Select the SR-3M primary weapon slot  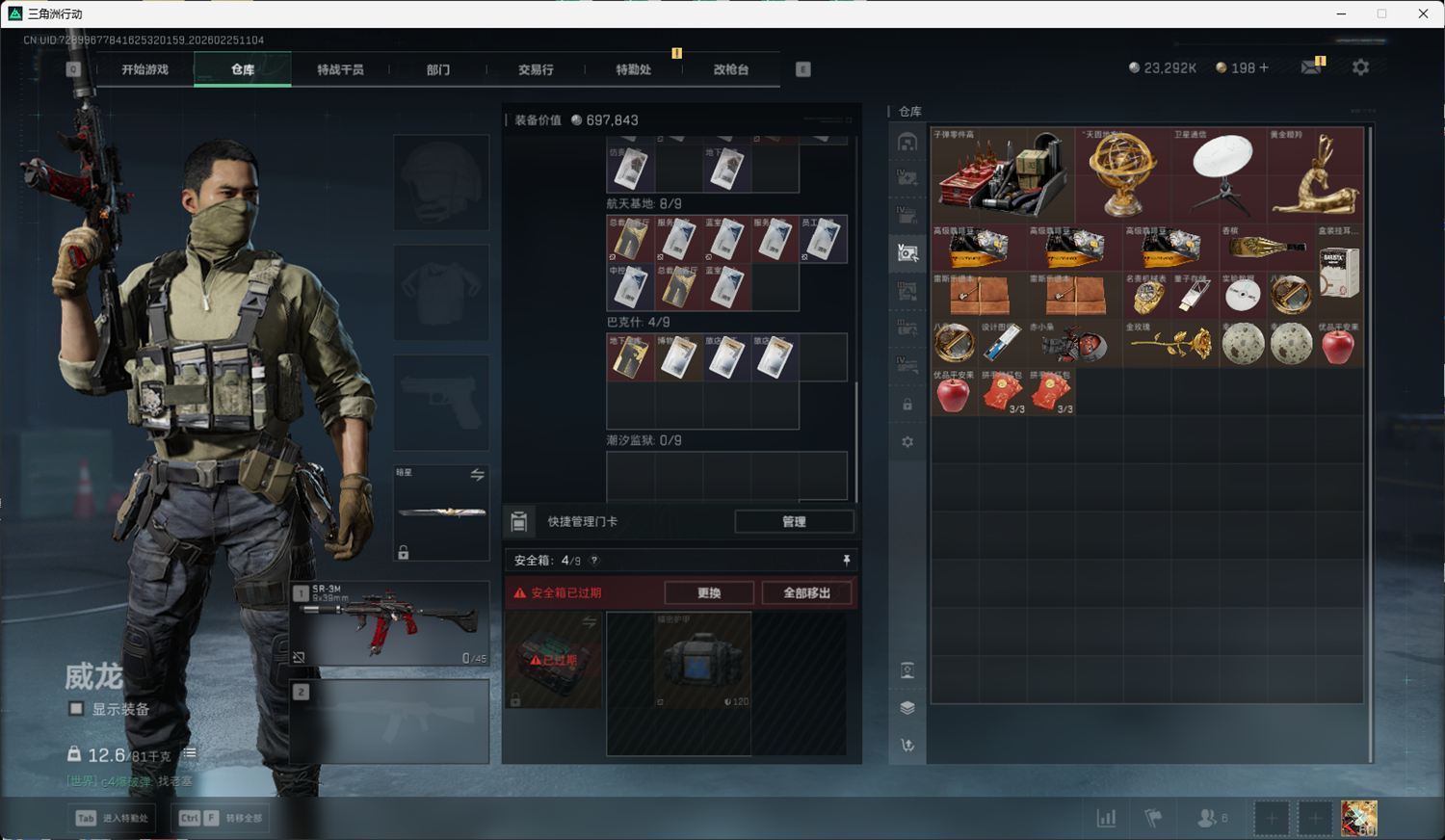pos(389,623)
